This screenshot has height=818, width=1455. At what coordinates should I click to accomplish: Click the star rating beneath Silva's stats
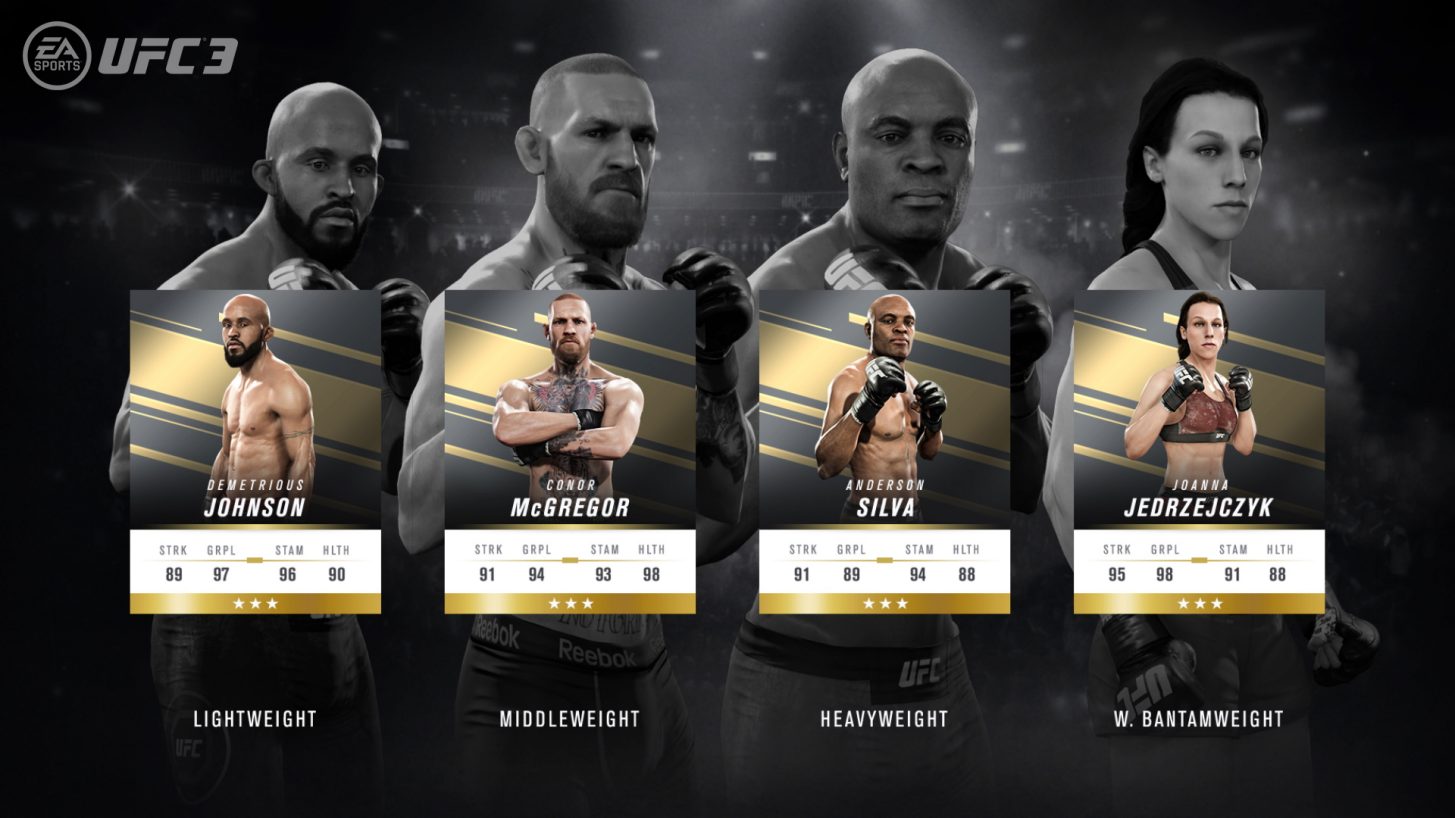point(885,602)
